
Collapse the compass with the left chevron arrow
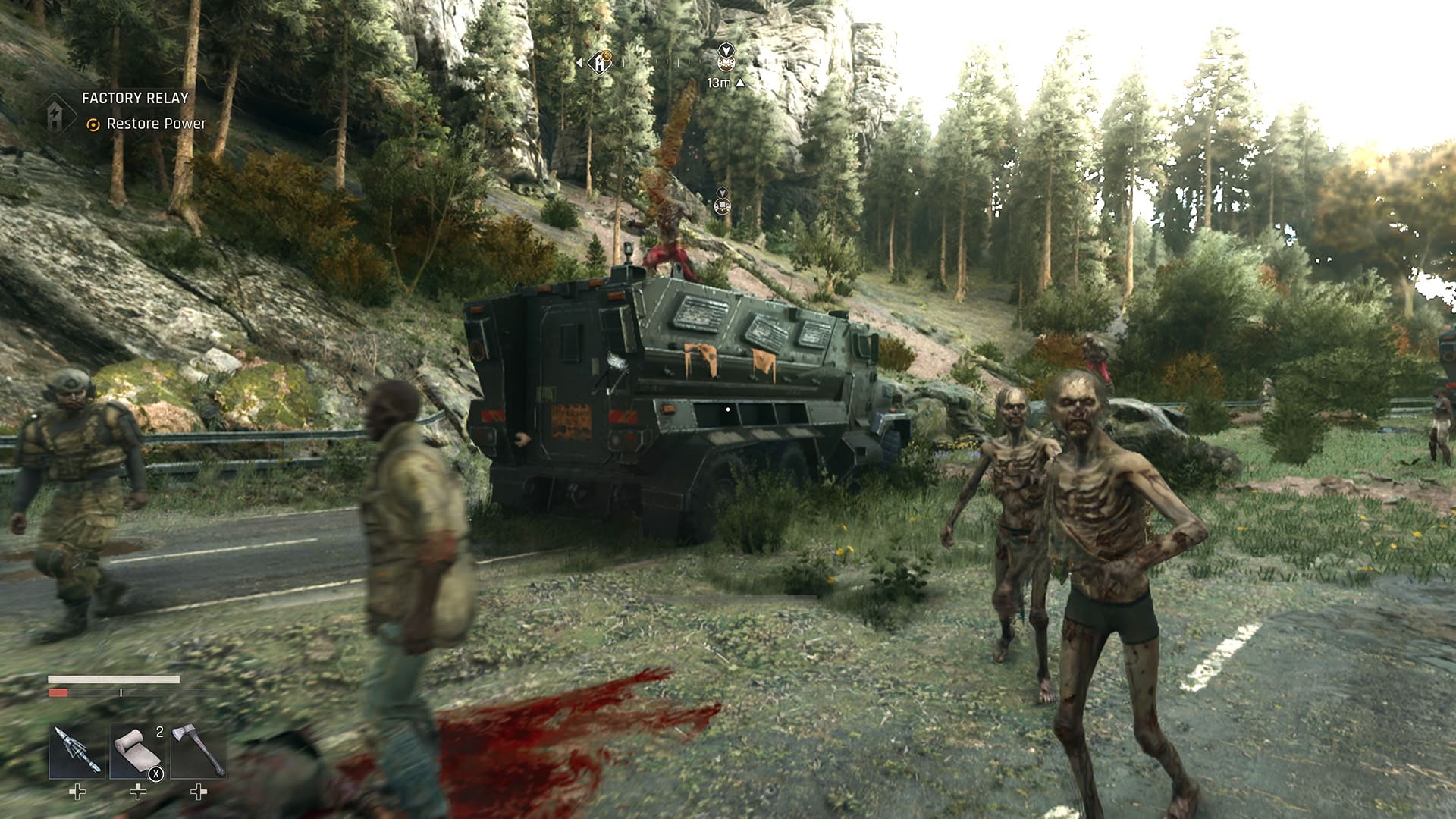pos(579,62)
